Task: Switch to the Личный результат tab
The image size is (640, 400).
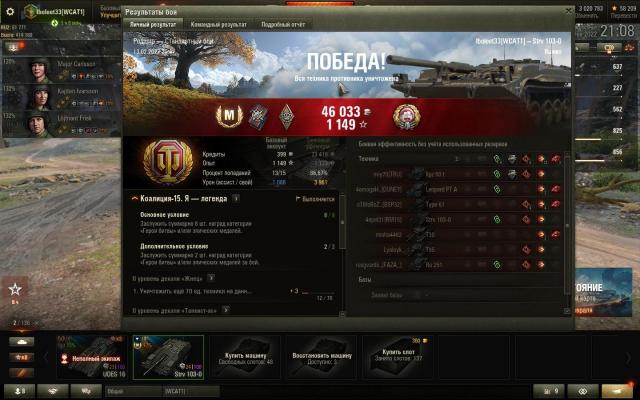Action: pyautogui.click(x=155, y=24)
